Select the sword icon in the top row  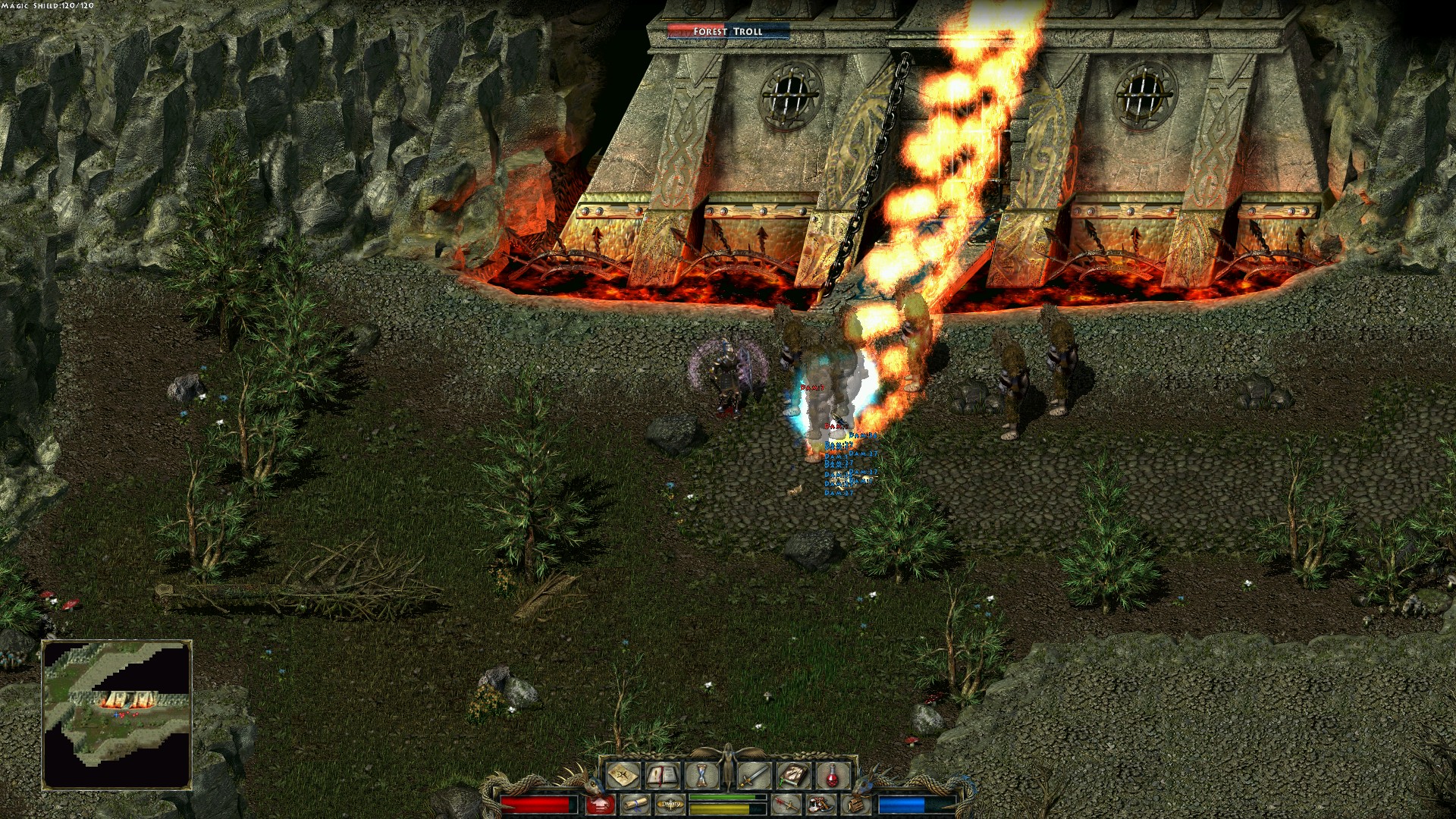(x=755, y=775)
